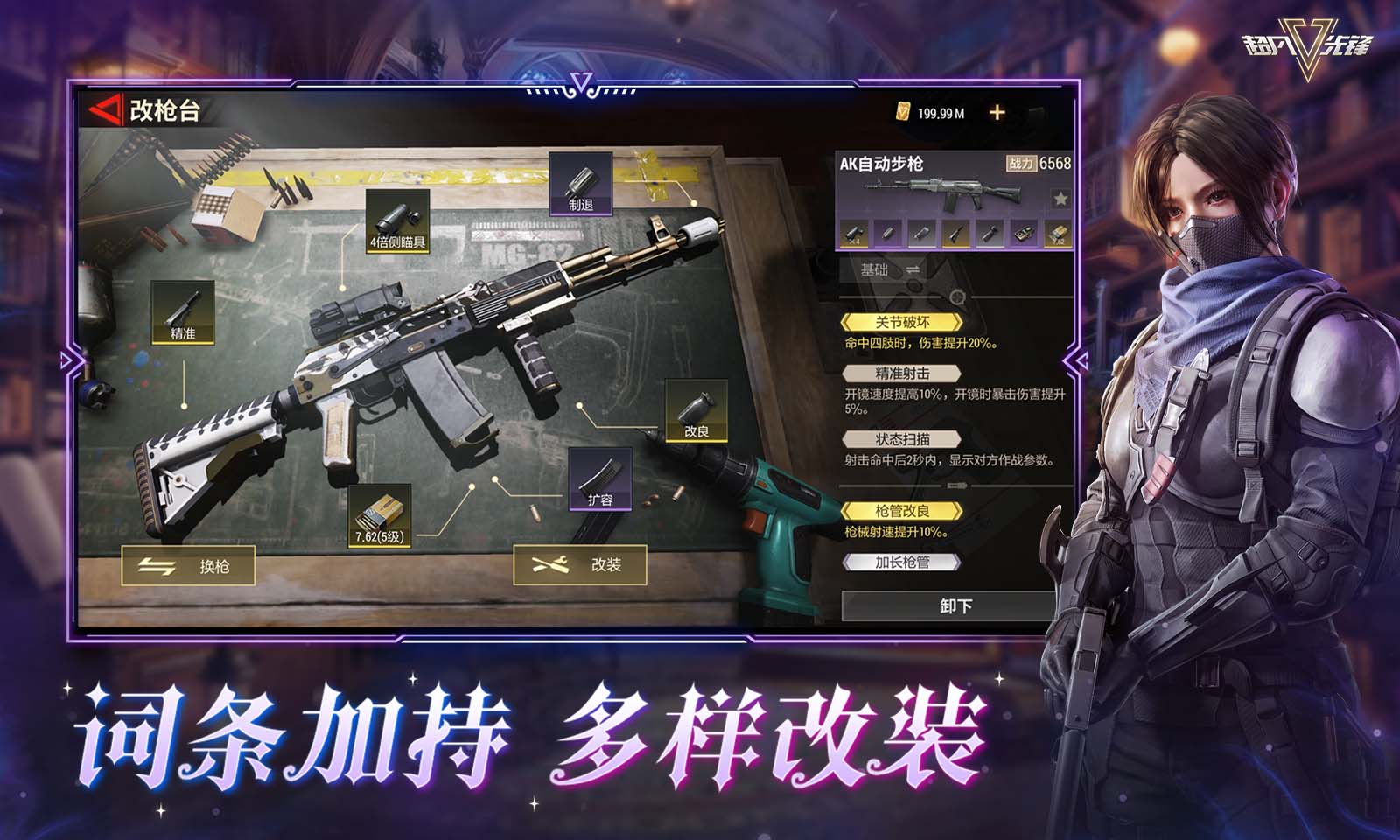Toggle the star favorite for AK自动步枪
This screenshot has height=840, width=1400.
click(x=1060, y=198)
